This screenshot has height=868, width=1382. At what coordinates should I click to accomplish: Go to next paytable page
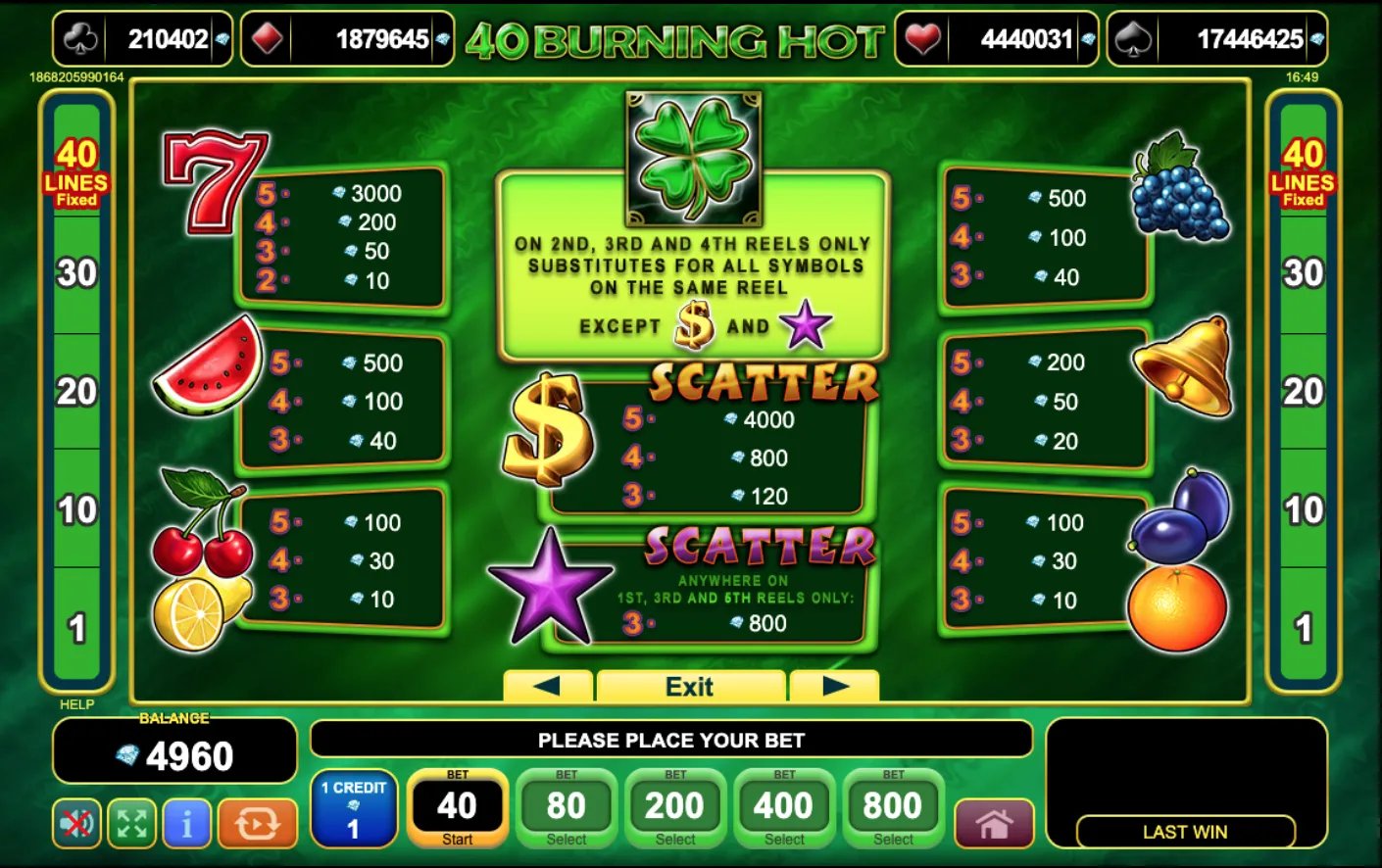[835, 687]
